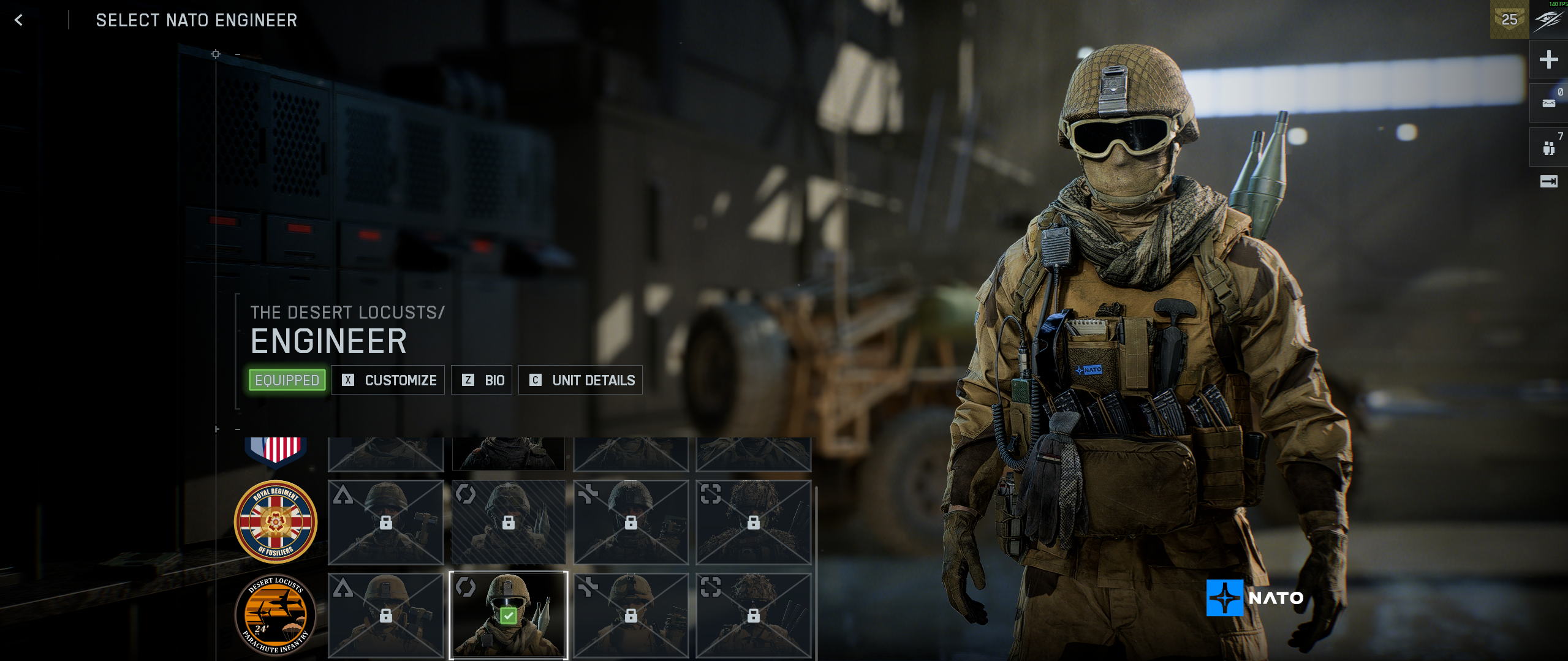Viewport: 1568px width, 661px height.
Task: Open the rank 25 player badge
Action: click(1509, 20)
